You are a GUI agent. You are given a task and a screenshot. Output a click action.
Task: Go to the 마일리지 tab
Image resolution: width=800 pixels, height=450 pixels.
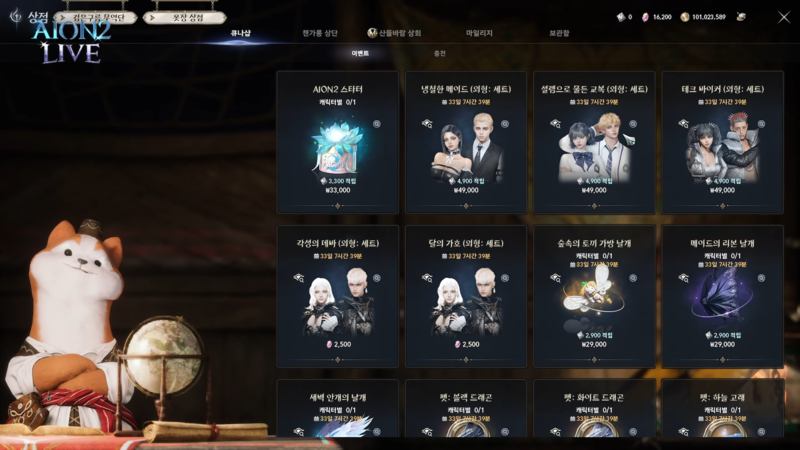[x=479, y=33]
